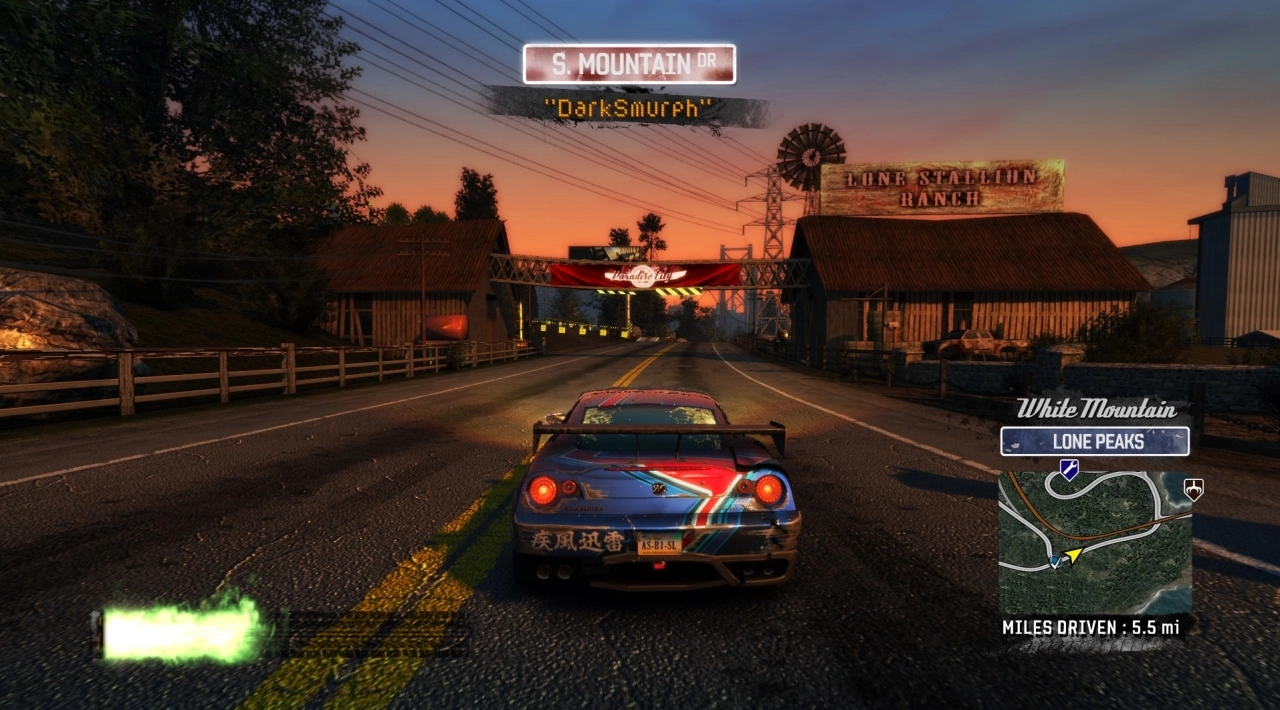Screen dimensions: 1280x710
Task: Click the yellow player arrow on the minimap
Action: click(x=1073, y=554)
